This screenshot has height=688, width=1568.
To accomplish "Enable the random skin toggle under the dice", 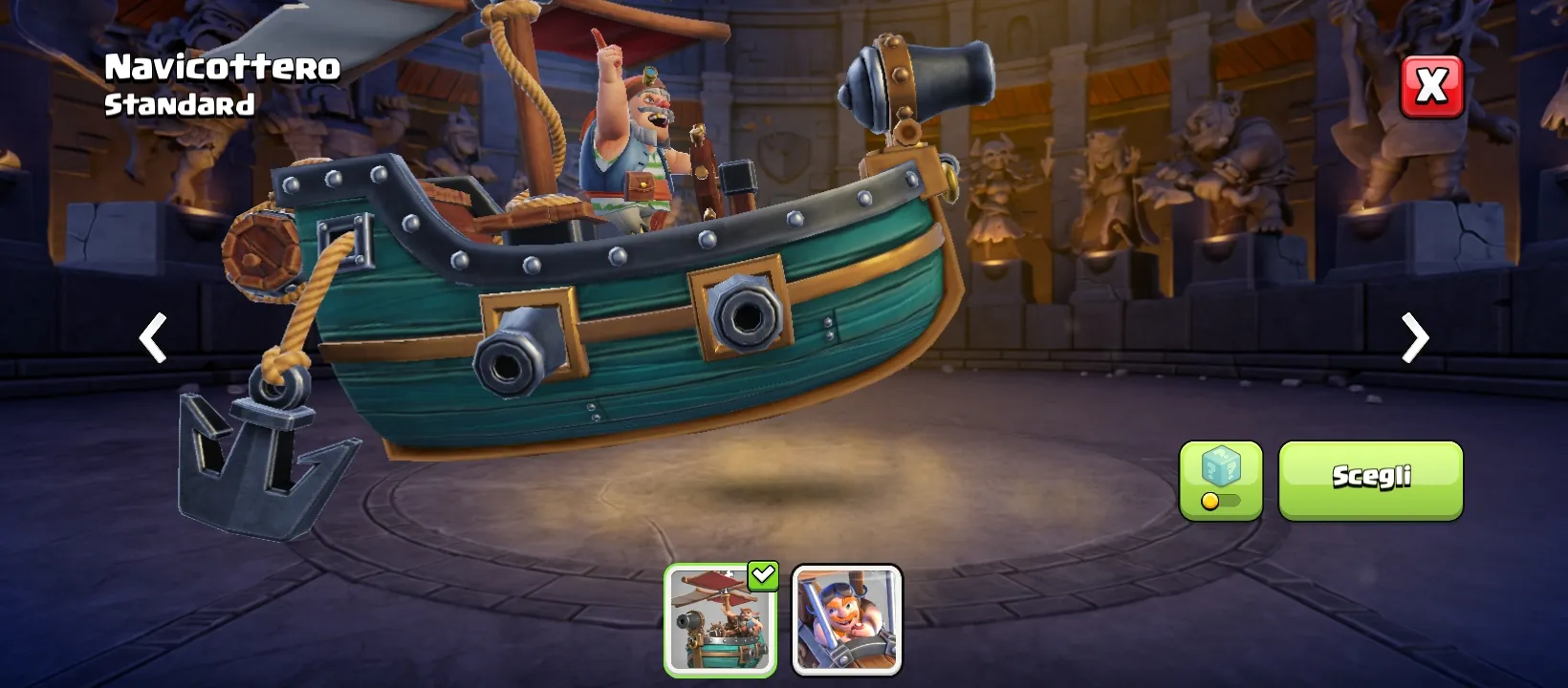I will pos(1209,499).
